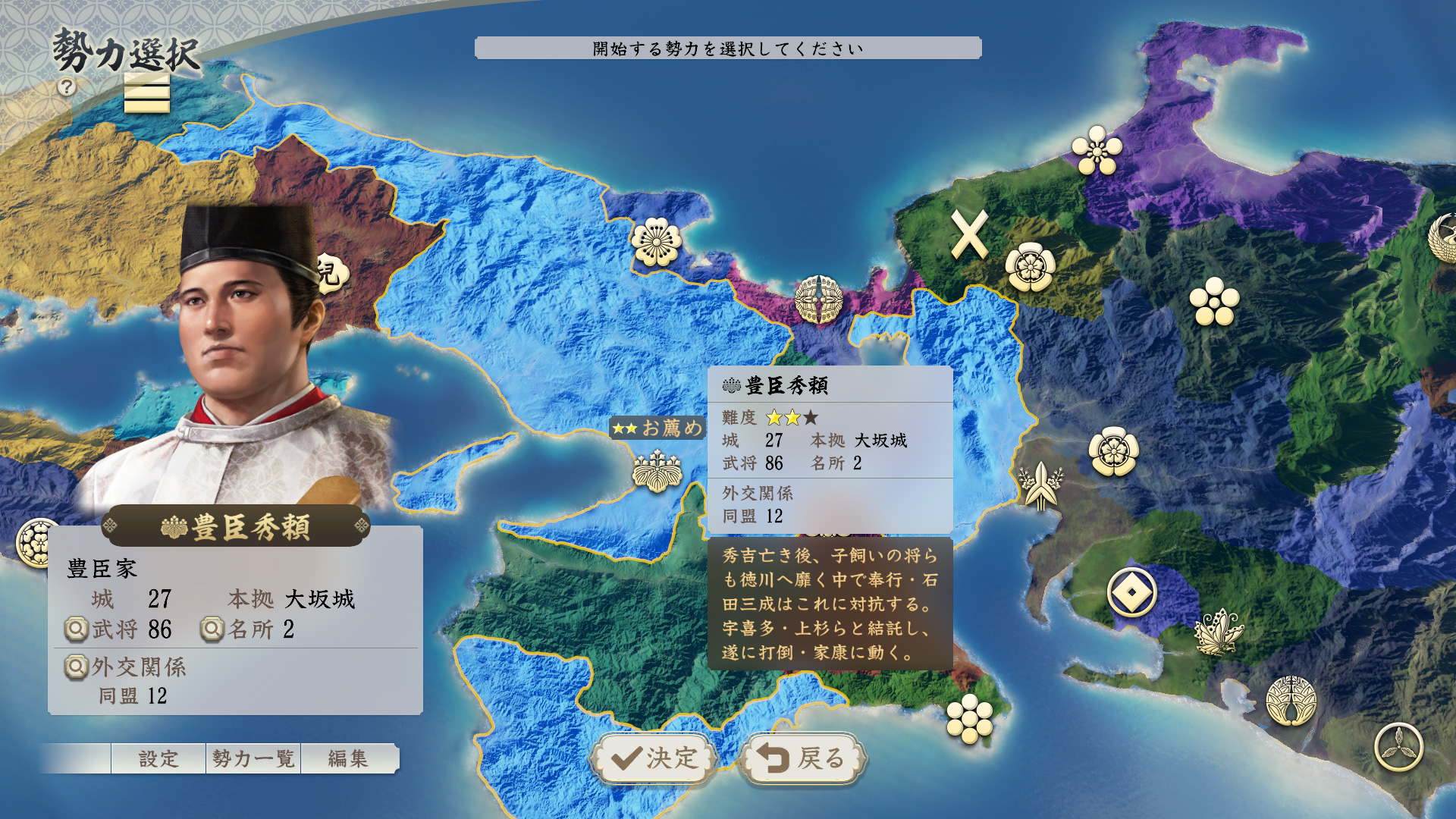Image resolution: width=1456 pixels, height=819 pixels.
Task: Select the plum blossom crest on purple territory
Action: click(1097, 149)
